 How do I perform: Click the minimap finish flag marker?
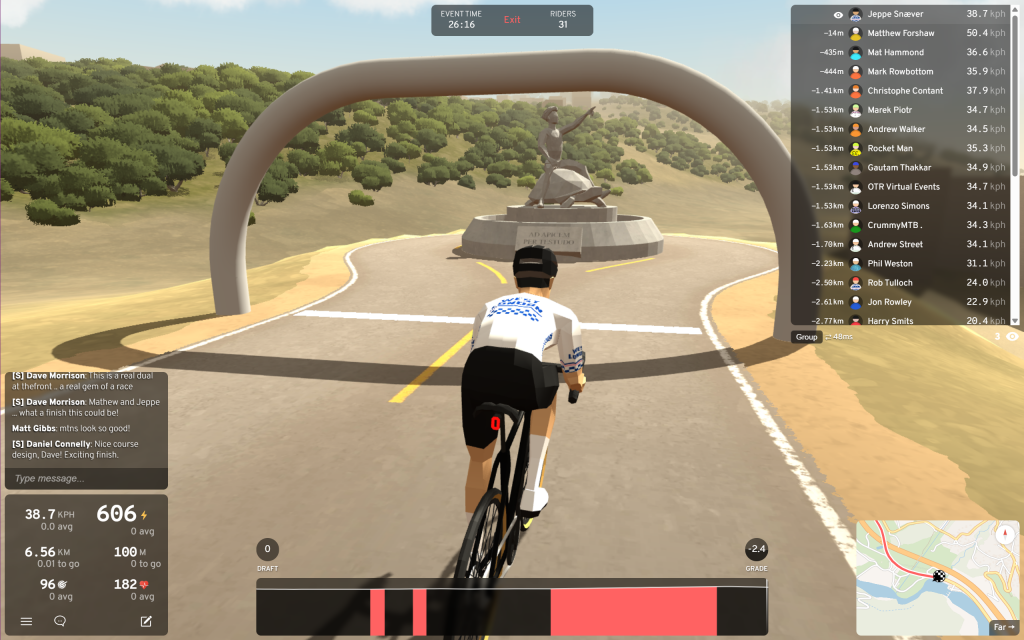939,576
